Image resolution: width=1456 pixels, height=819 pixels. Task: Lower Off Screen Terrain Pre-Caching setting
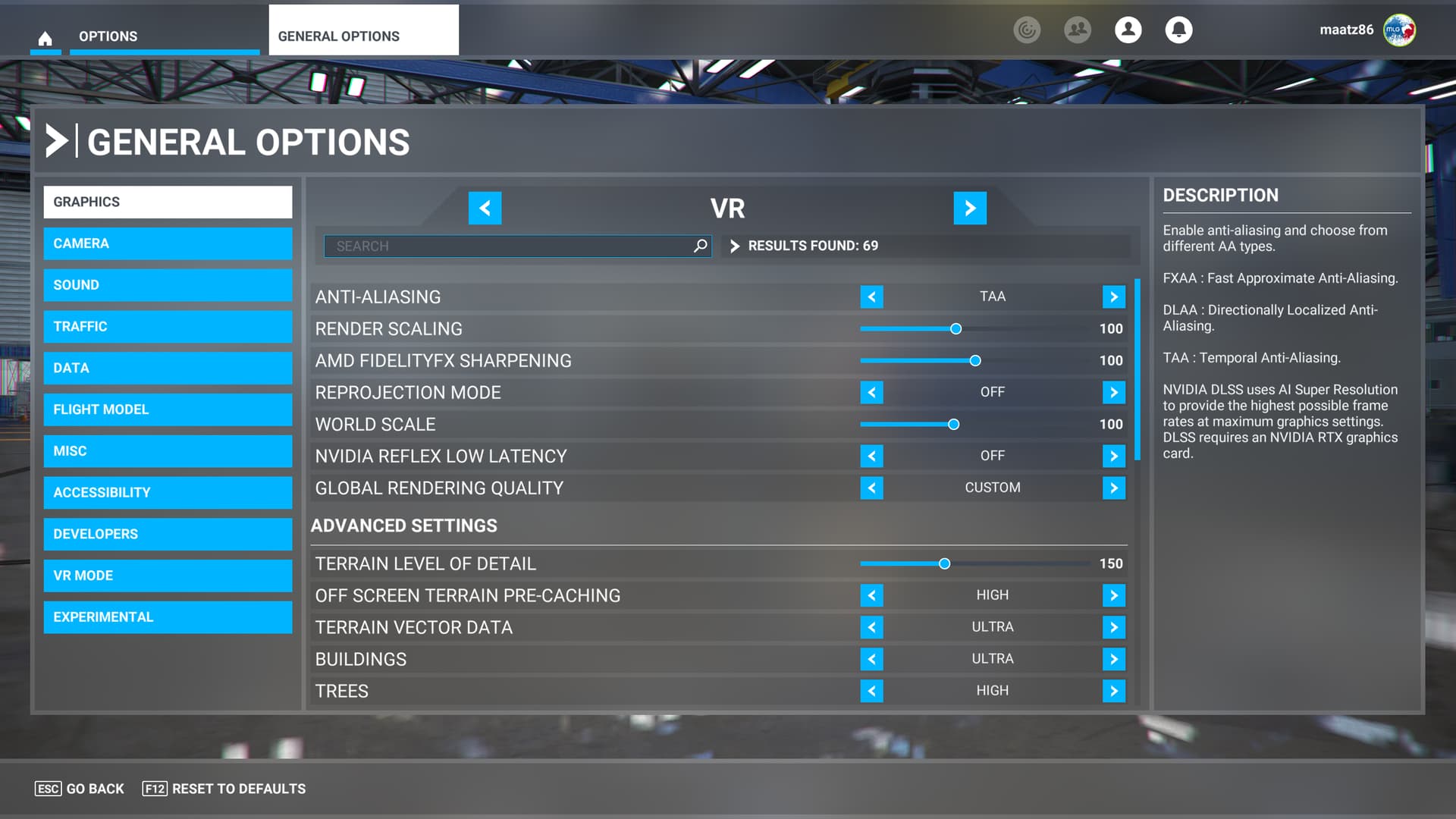pos(871,595)
